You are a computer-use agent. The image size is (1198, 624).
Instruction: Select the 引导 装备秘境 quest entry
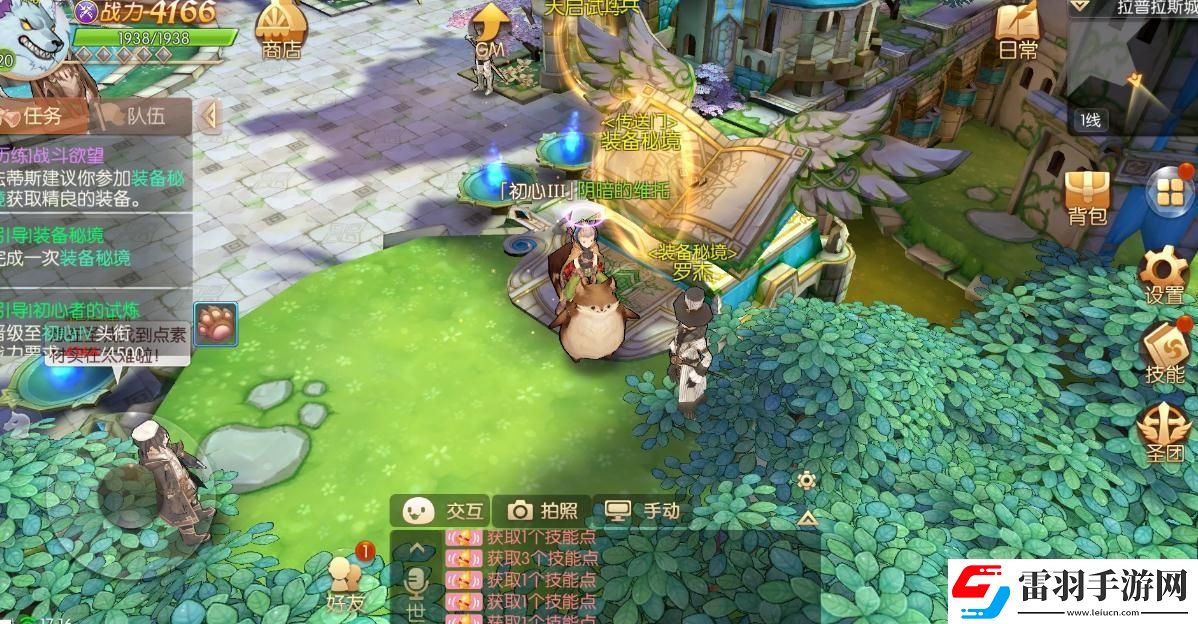(70, 247)
